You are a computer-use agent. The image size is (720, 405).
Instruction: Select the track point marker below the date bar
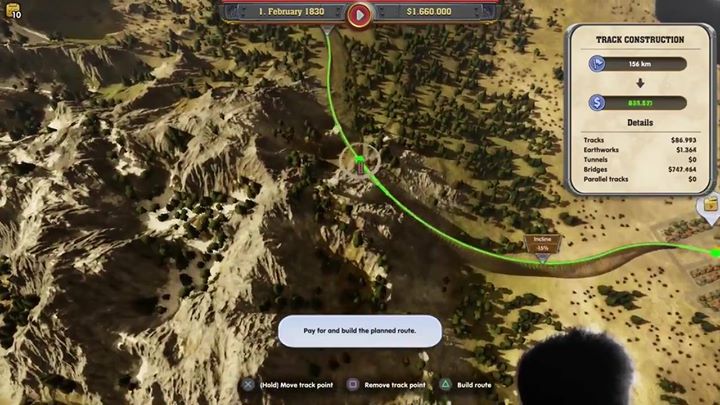click(x=328, y=31)
